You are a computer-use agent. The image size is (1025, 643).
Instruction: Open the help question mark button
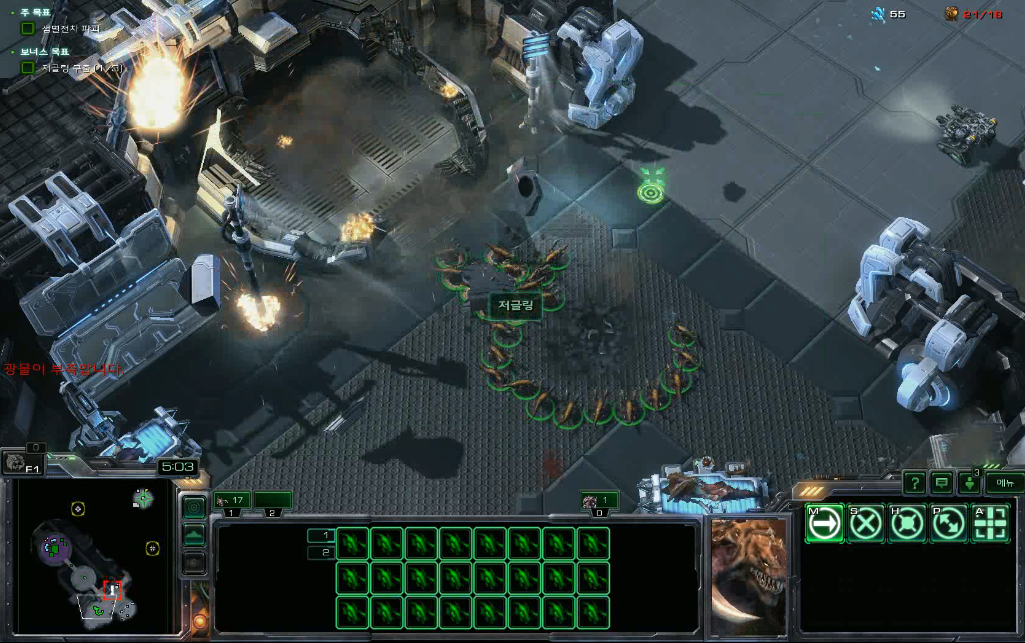tap(914, 483)
